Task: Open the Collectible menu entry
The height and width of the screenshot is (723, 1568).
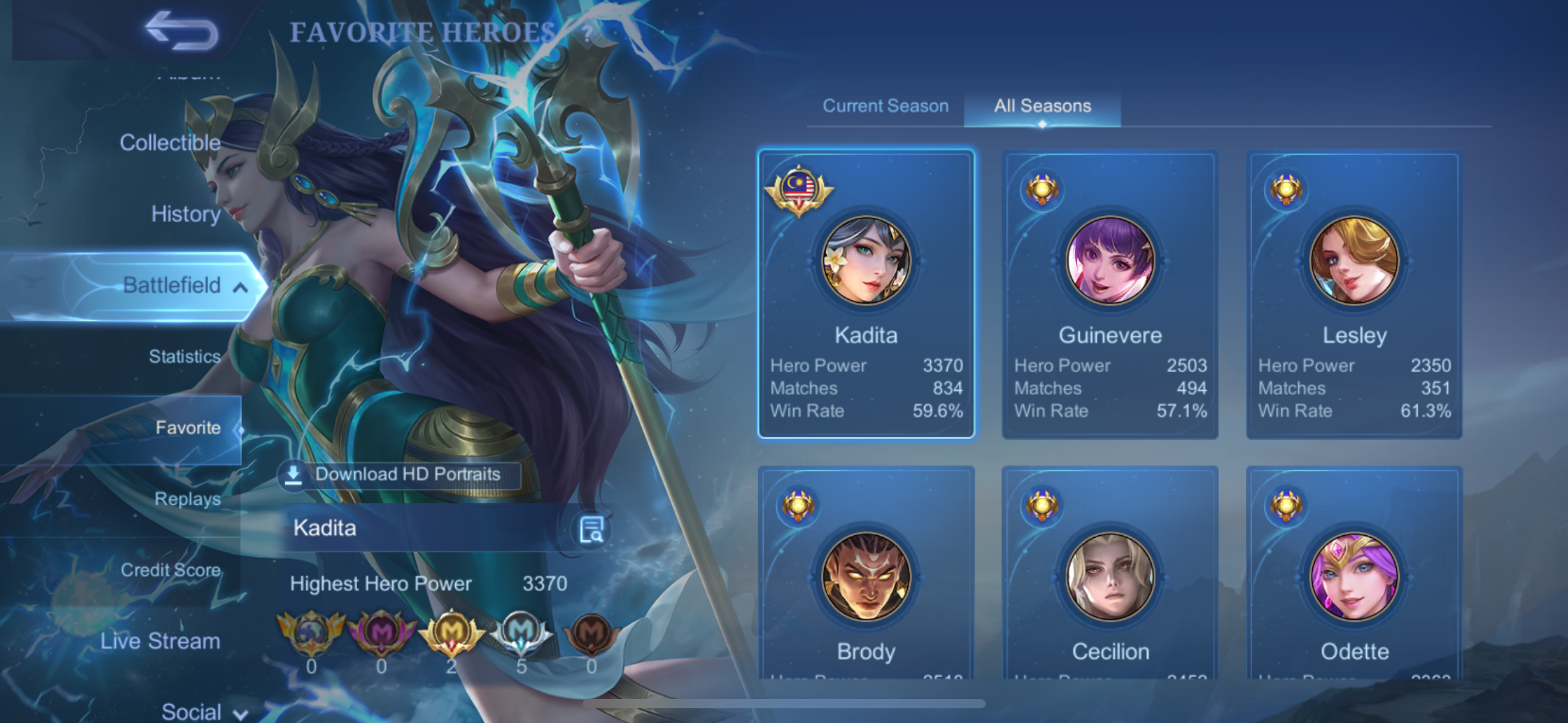Action: (170, 143)
